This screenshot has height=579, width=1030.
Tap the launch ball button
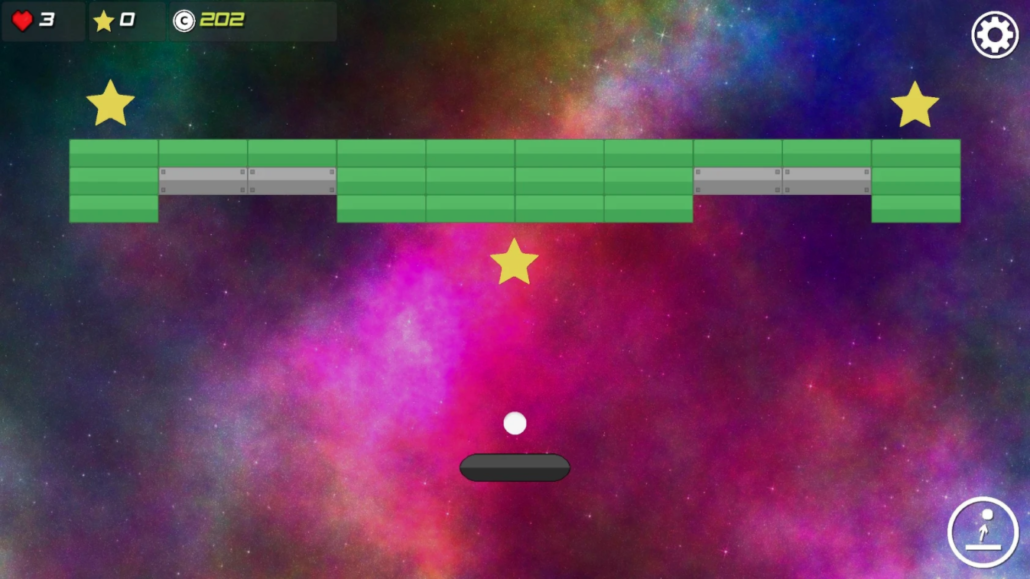[x=983, y=532]
